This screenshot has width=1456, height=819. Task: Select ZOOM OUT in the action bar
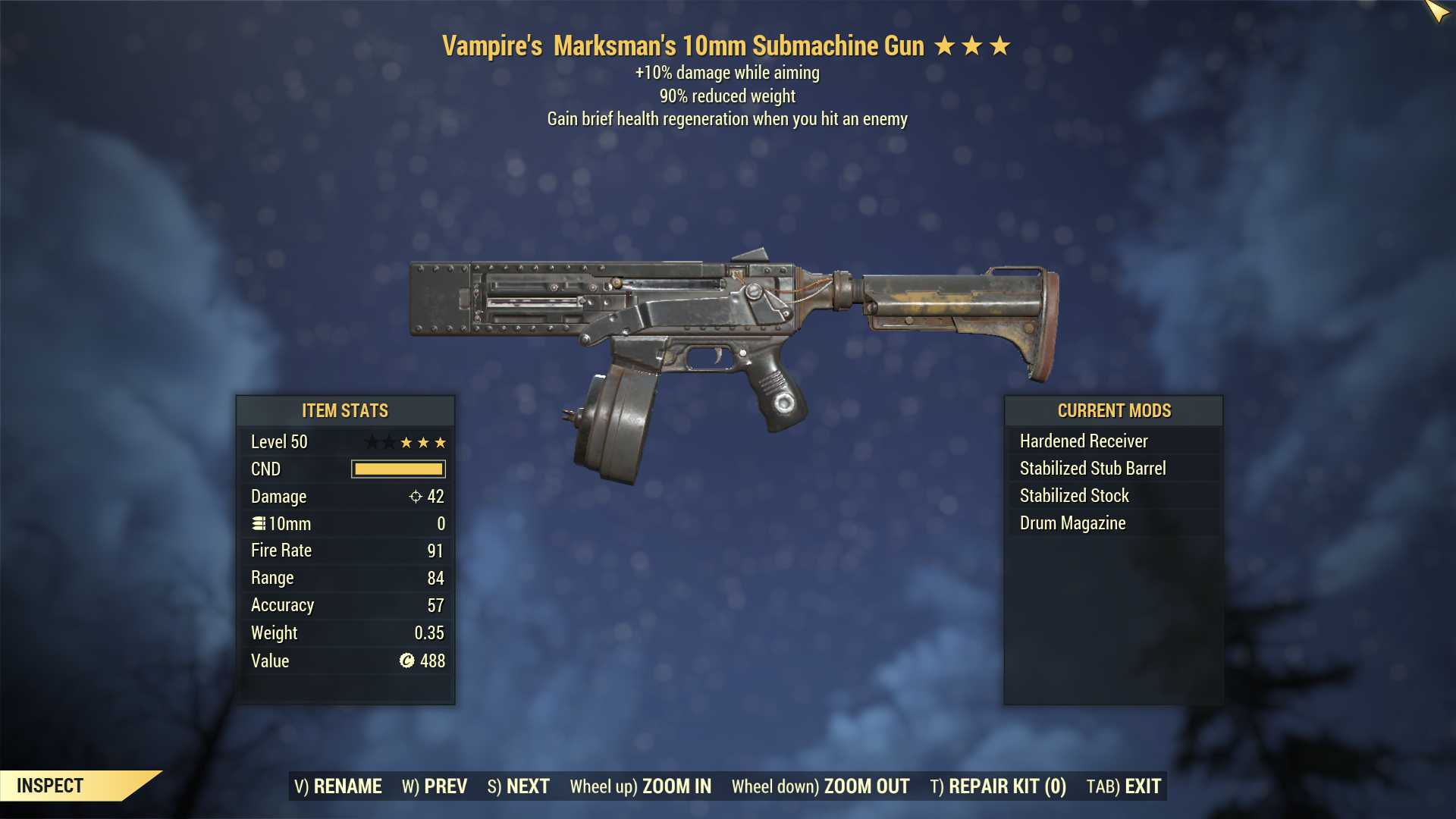click(821, 786)
